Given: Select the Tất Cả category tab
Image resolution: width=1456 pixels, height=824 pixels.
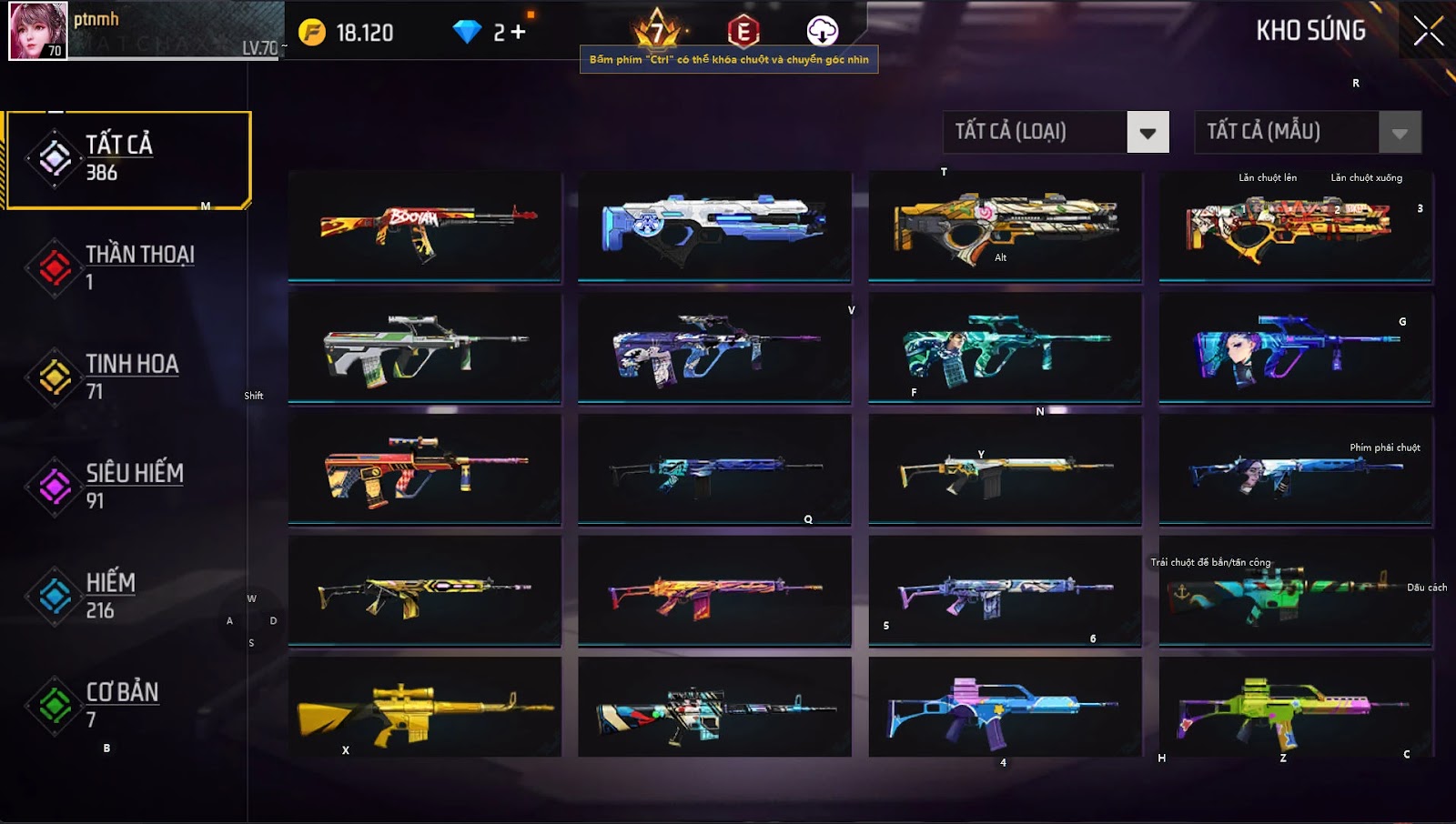Looking at the screenshot, I should (x=128, y=159).
